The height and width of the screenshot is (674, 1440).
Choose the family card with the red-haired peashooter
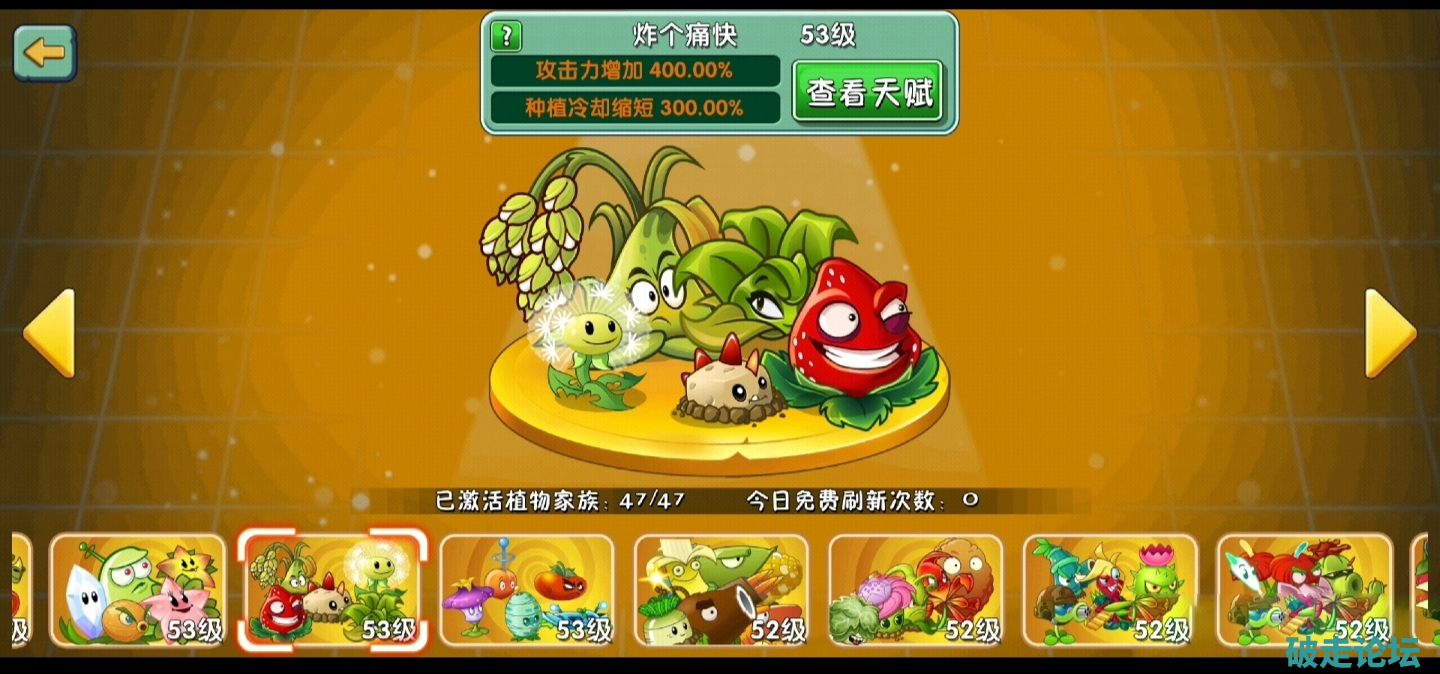point(1303,590)
